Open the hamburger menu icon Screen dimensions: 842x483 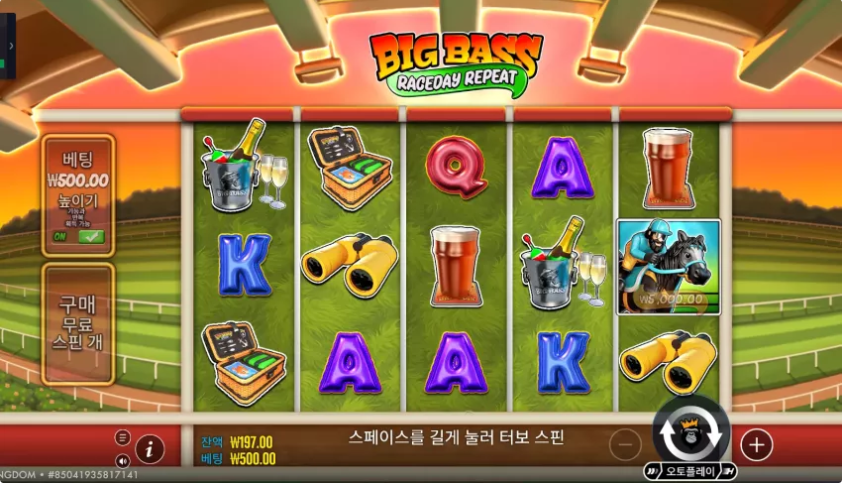pos(123,438)
